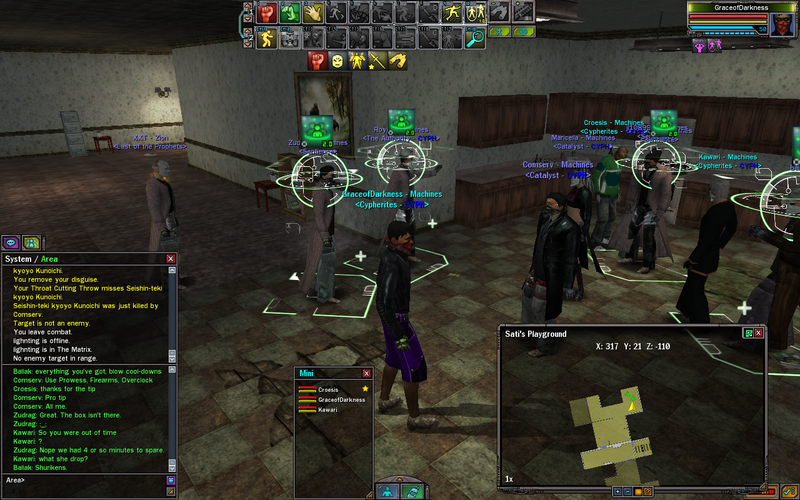Activate the red fist ability
This screenshot has height=500, width=800.
click(268, 13)
